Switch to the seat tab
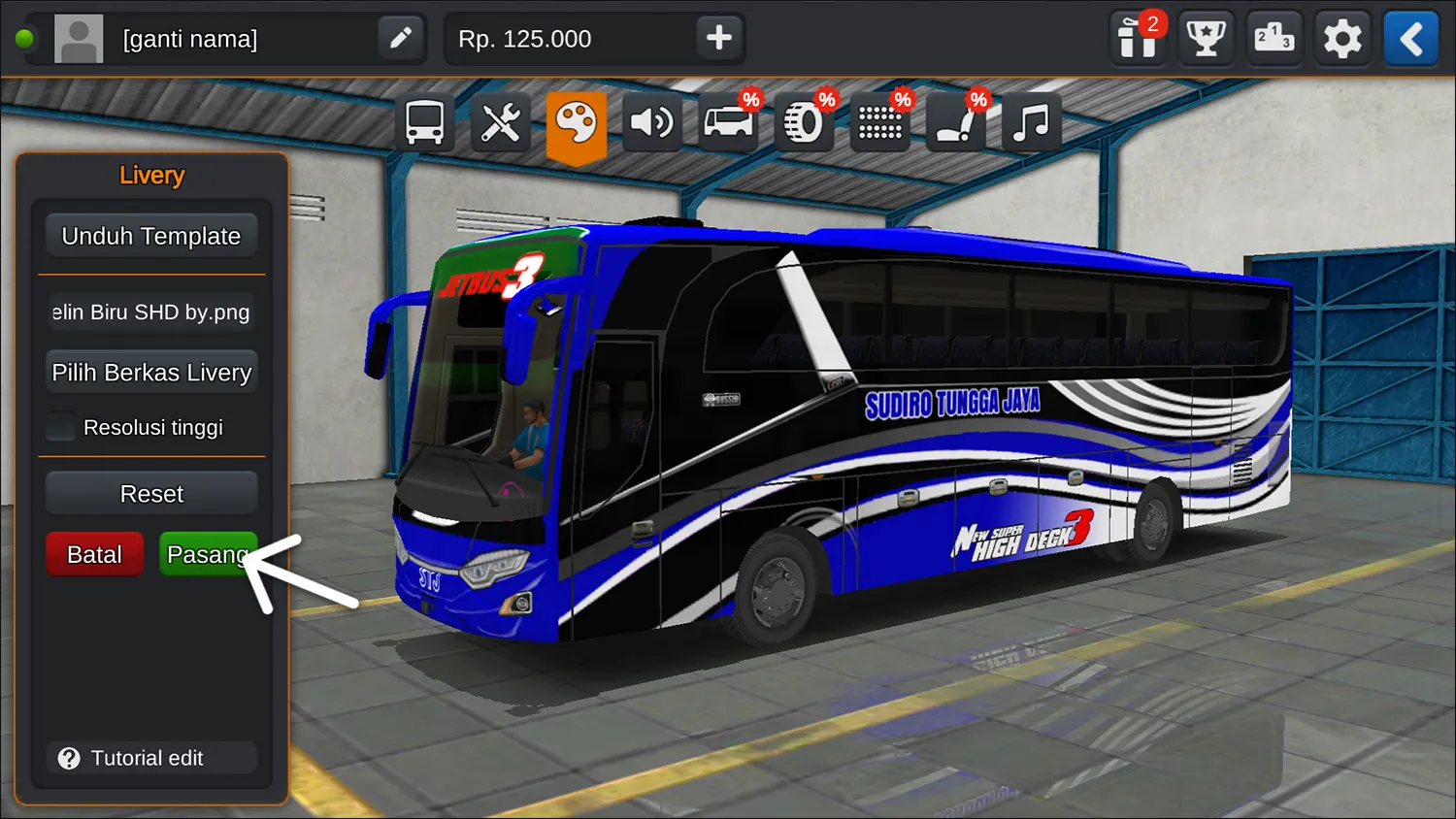 (x=955, y=123)
